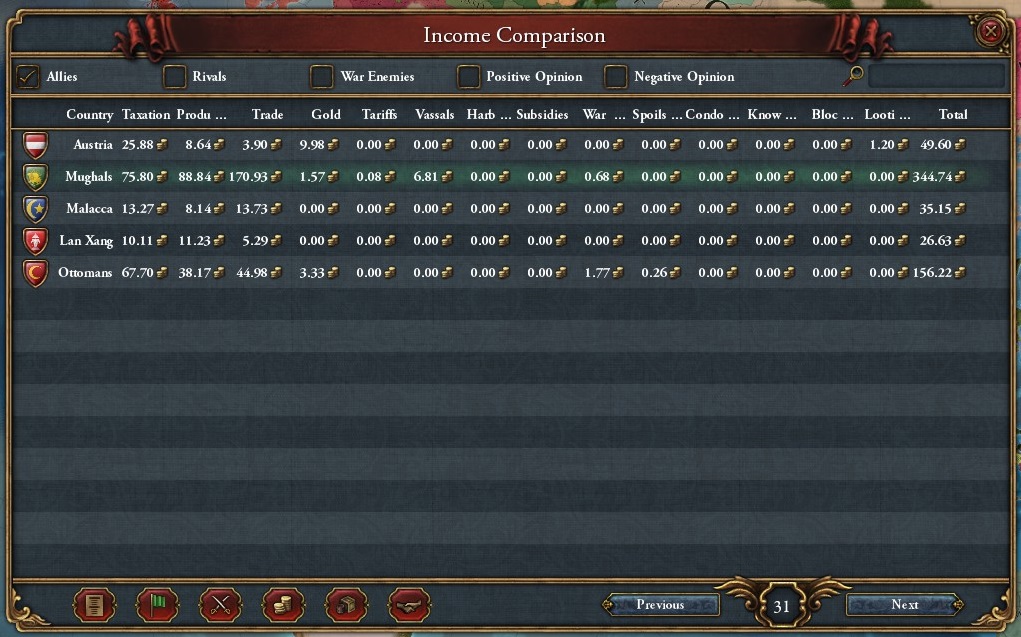Image resolution: width=1021 pixels, height=637 pixels.
Task: Tick the War Enemies filter checkbox
Action: 322,77
